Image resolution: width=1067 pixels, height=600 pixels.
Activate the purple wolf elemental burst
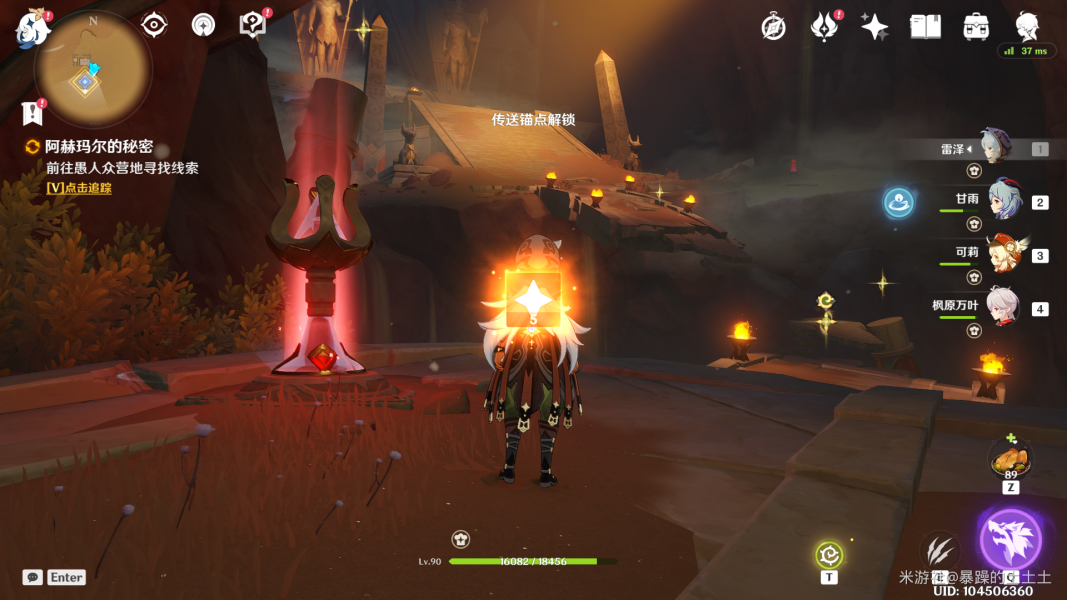(1010, 539)
